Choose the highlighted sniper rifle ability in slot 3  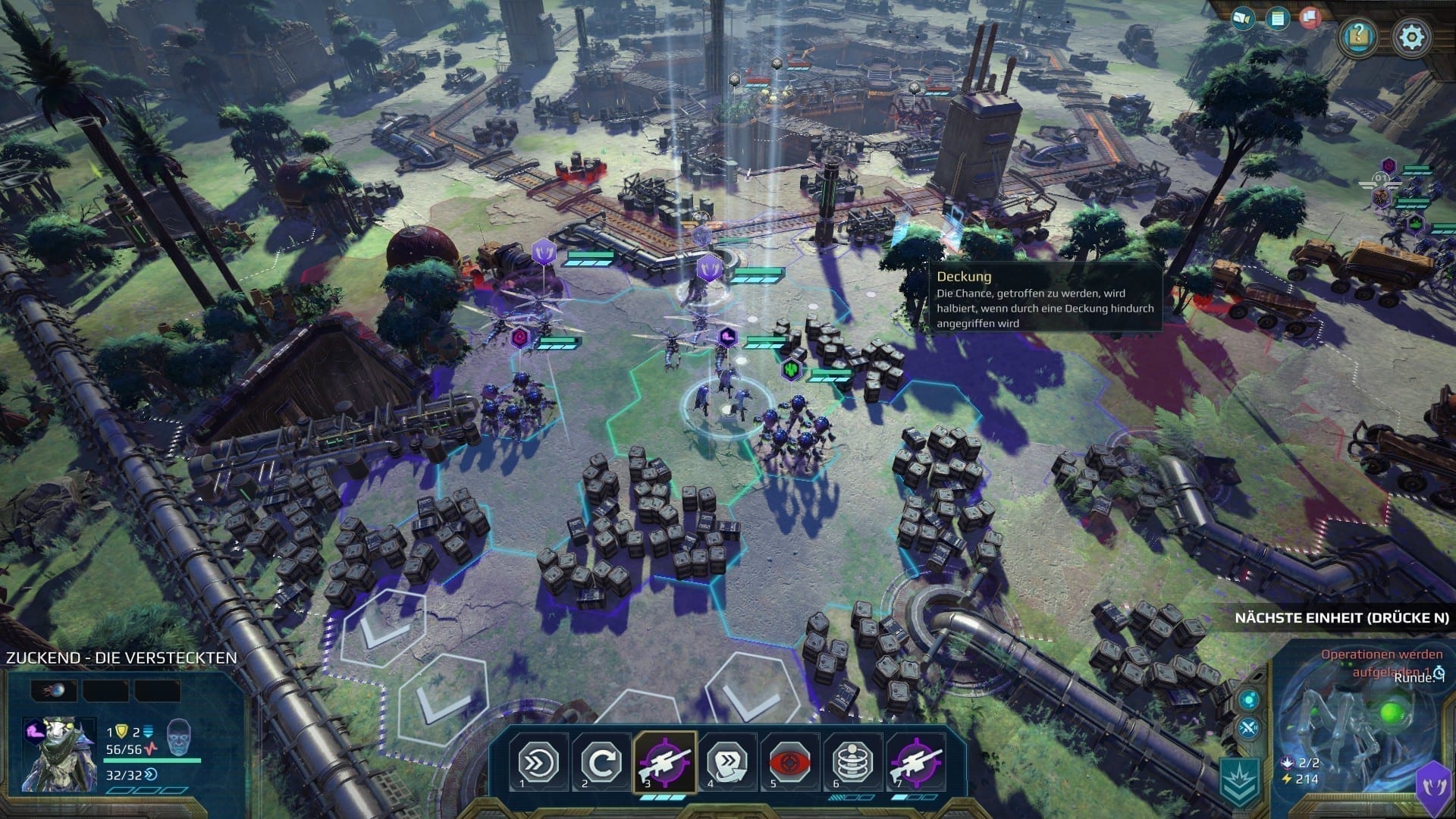point(664,762)
